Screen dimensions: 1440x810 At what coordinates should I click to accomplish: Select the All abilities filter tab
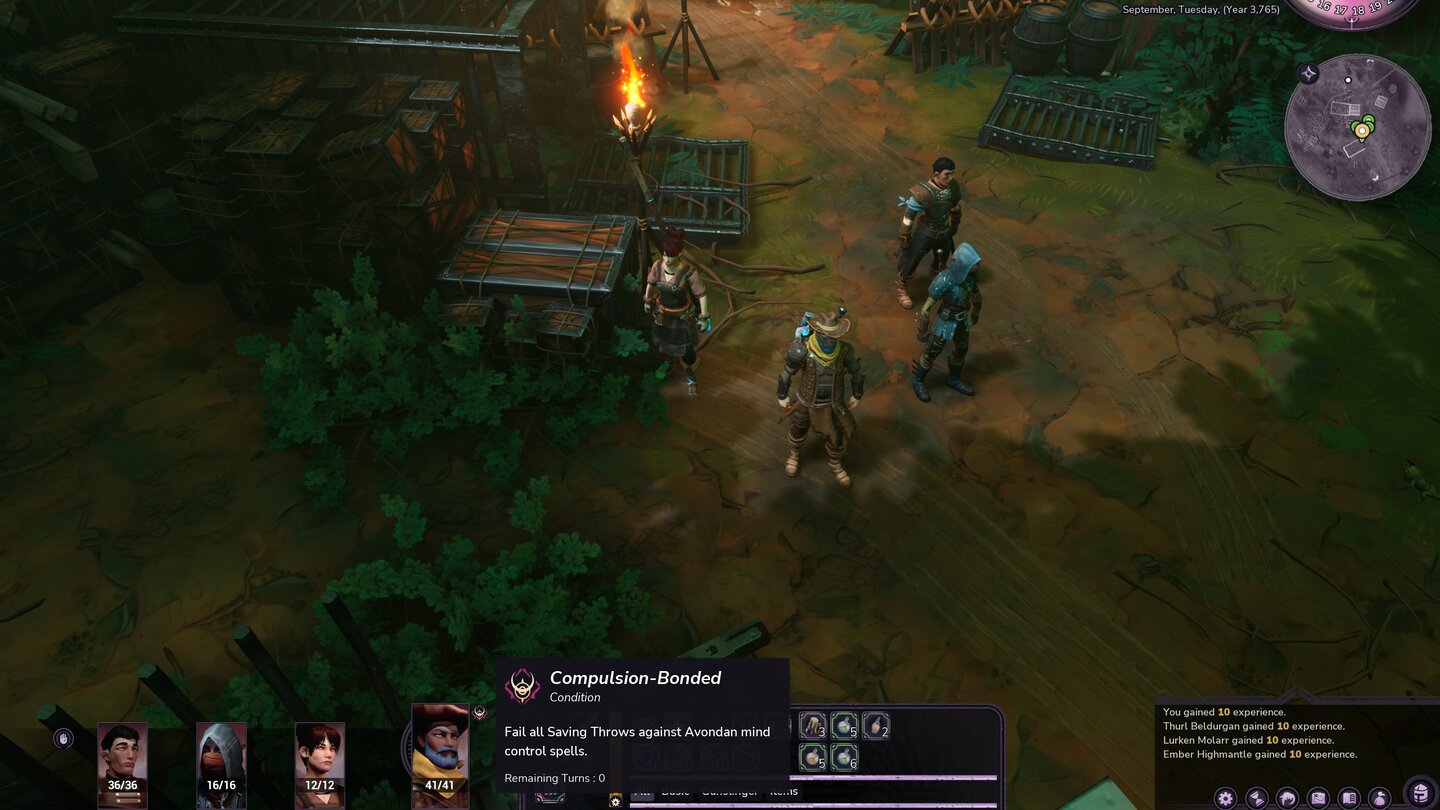(x=644, y=792)
